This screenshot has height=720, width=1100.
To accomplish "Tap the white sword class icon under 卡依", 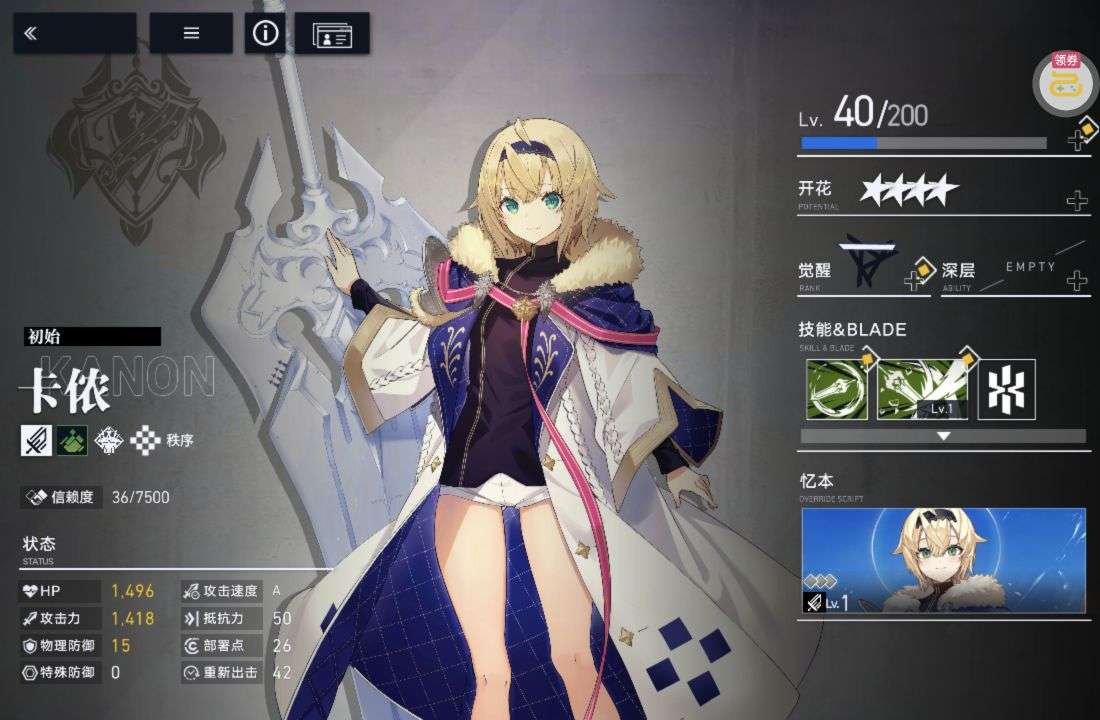I will coord(36,440).
